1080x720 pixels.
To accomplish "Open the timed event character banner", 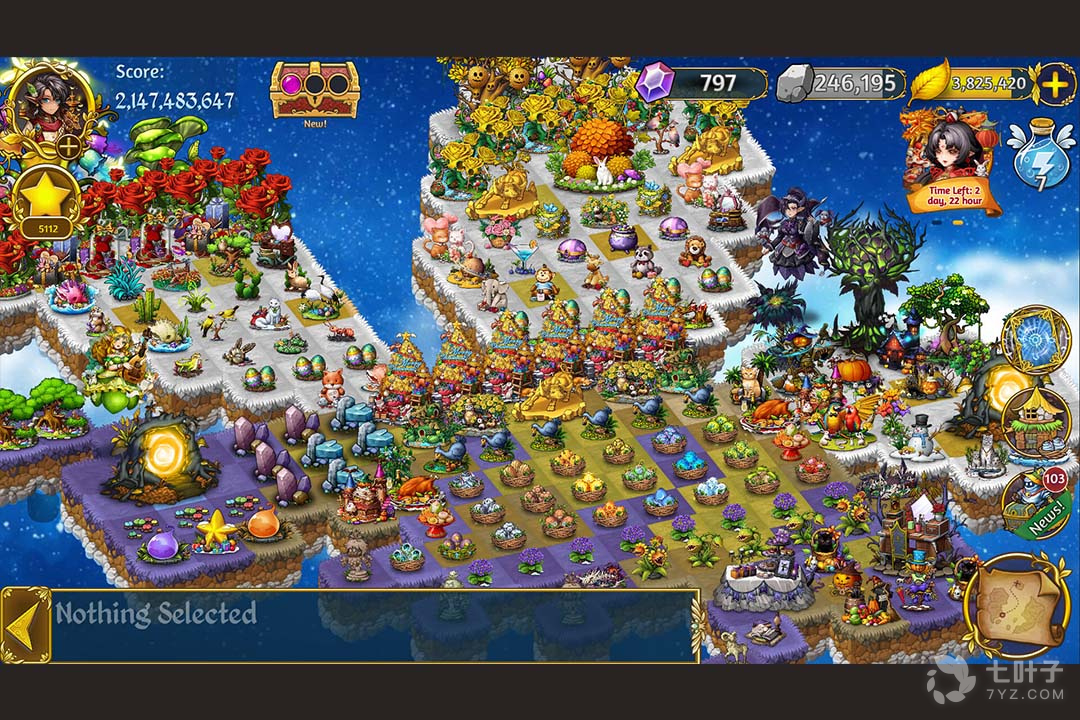I will 950,160.
